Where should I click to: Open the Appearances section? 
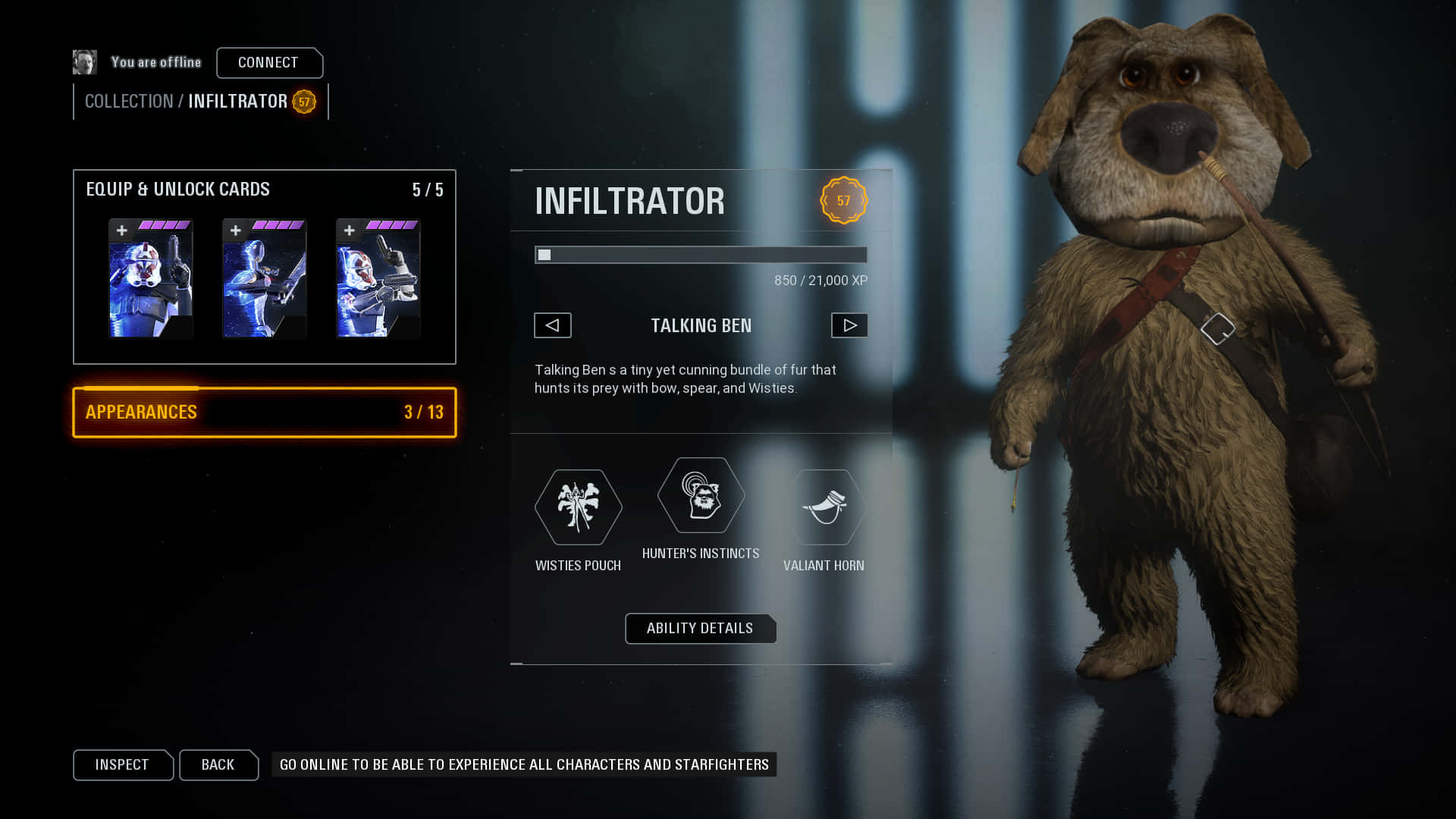(264, 413)
